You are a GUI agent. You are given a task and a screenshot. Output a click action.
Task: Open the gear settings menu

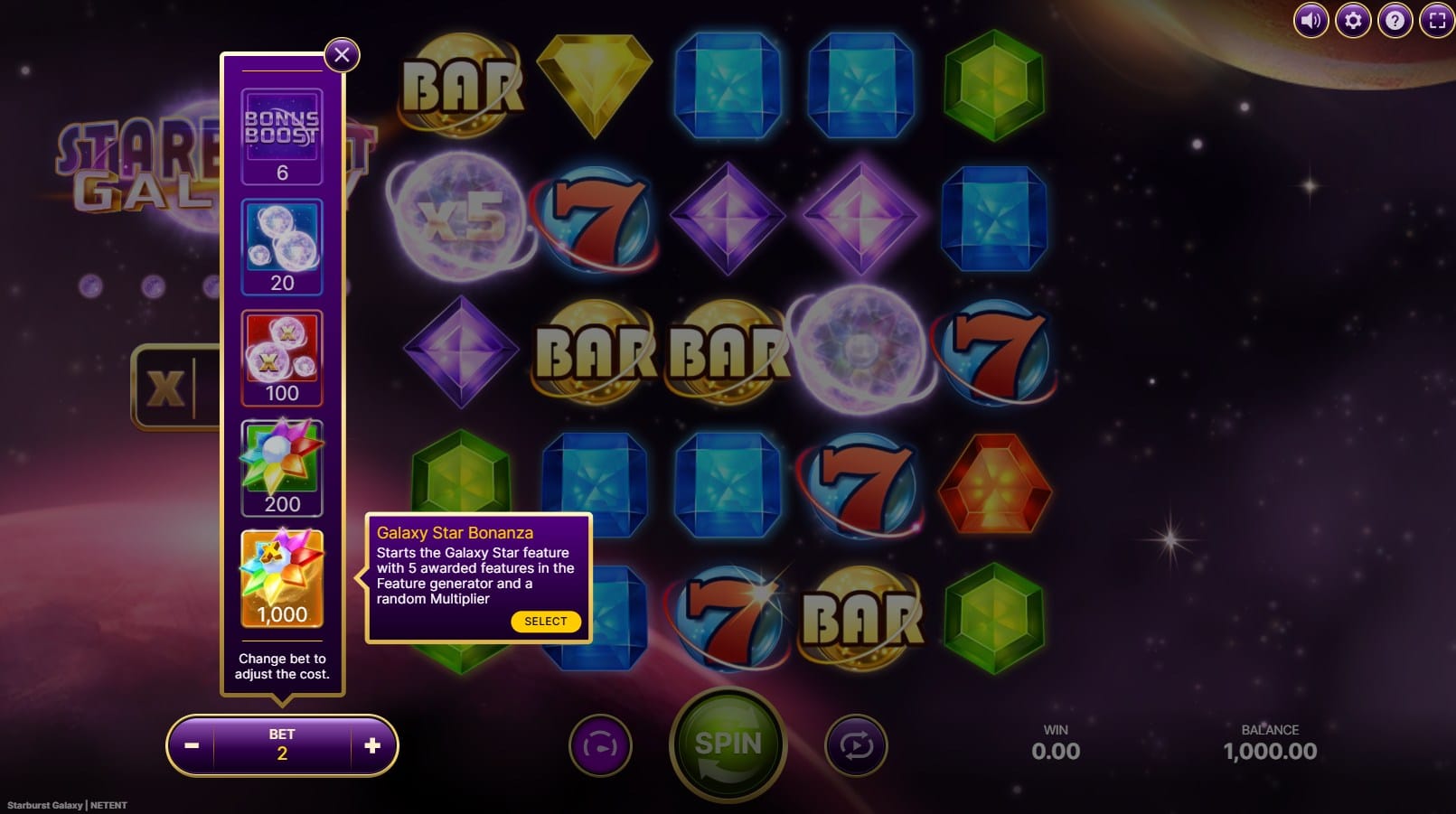coord(1353,20)
